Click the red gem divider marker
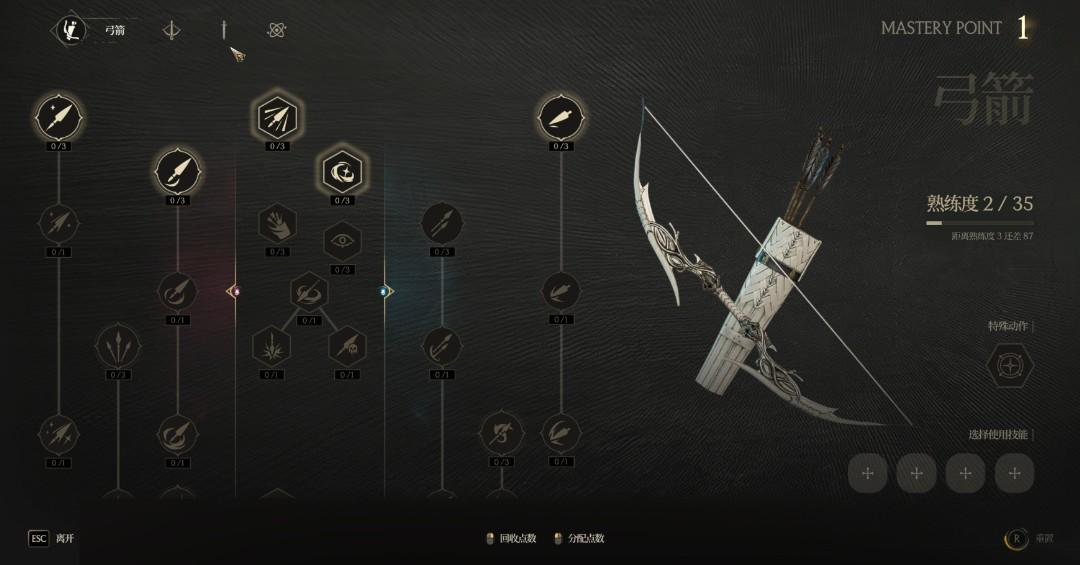This screenshot has height=565, width=1080. pos(235,291)
